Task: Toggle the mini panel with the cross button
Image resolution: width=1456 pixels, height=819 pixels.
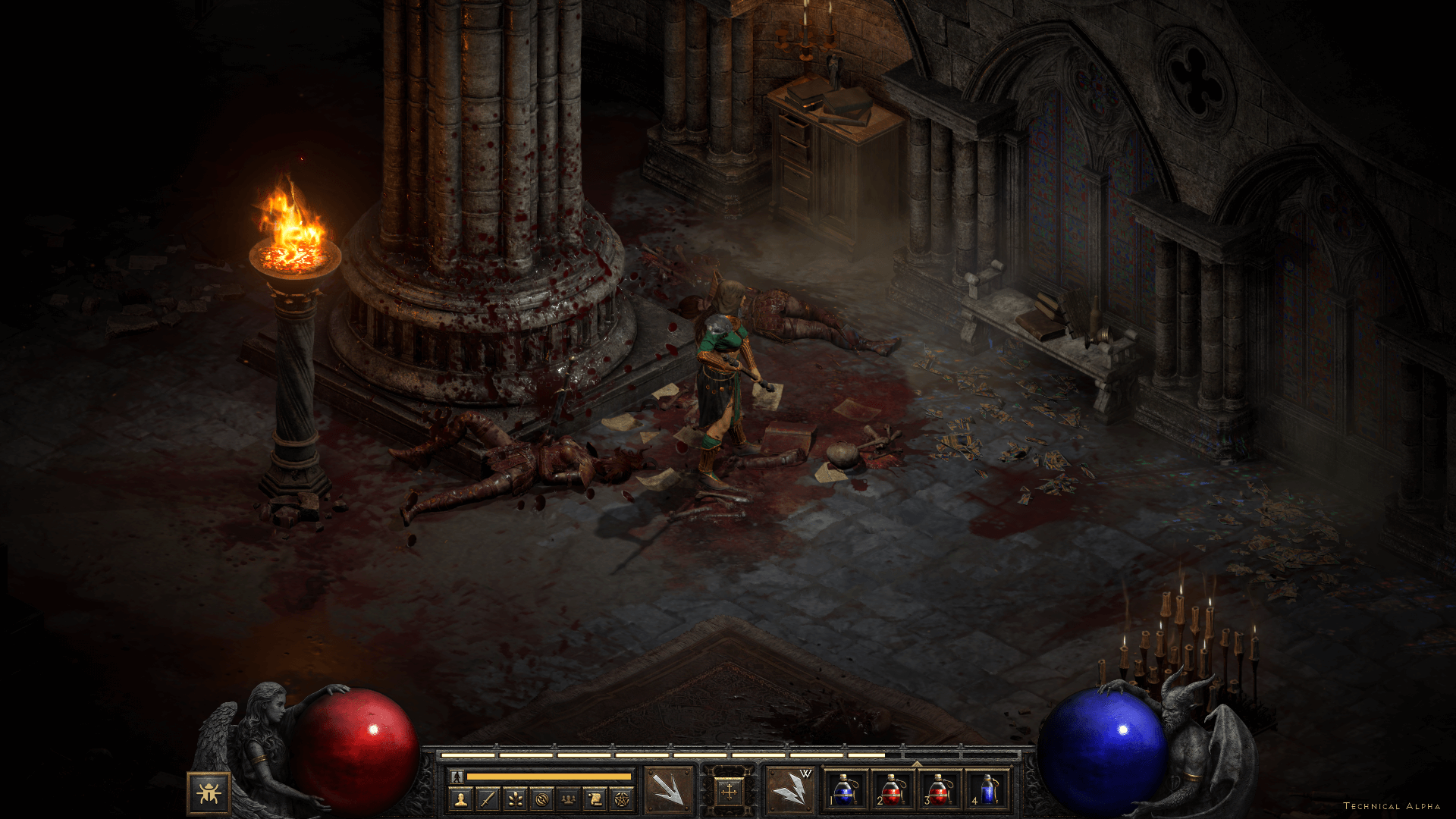Action: pos(729,792)
